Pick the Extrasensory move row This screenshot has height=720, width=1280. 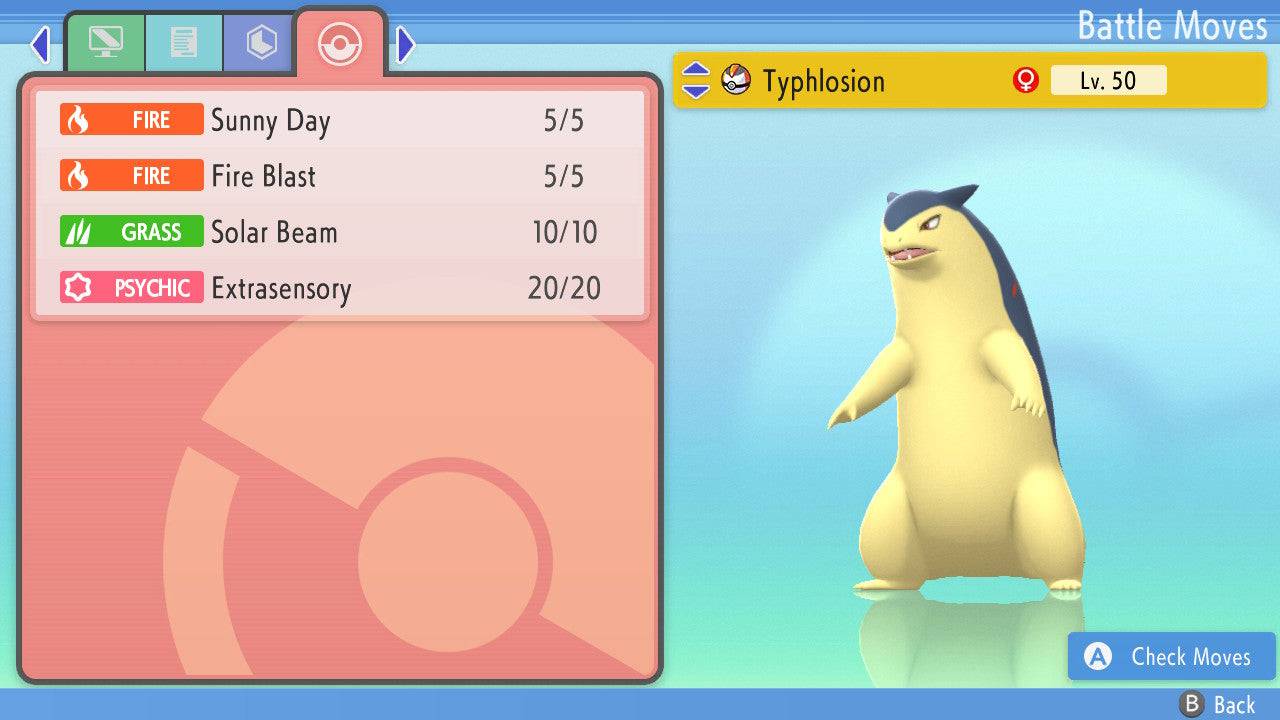pyautogui.click(x=340, y=289)
